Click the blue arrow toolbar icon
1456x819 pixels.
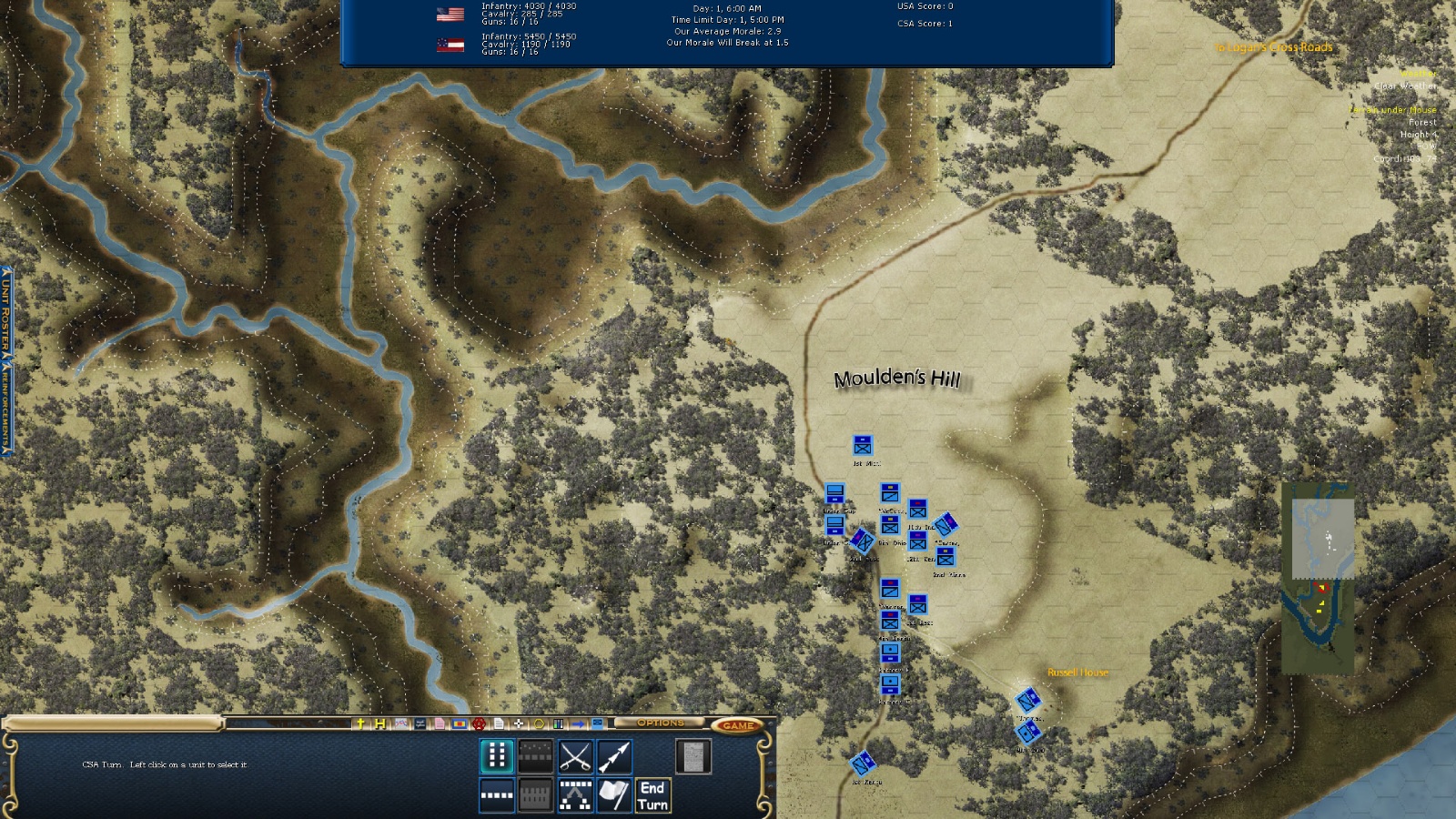tap(578, 724)
